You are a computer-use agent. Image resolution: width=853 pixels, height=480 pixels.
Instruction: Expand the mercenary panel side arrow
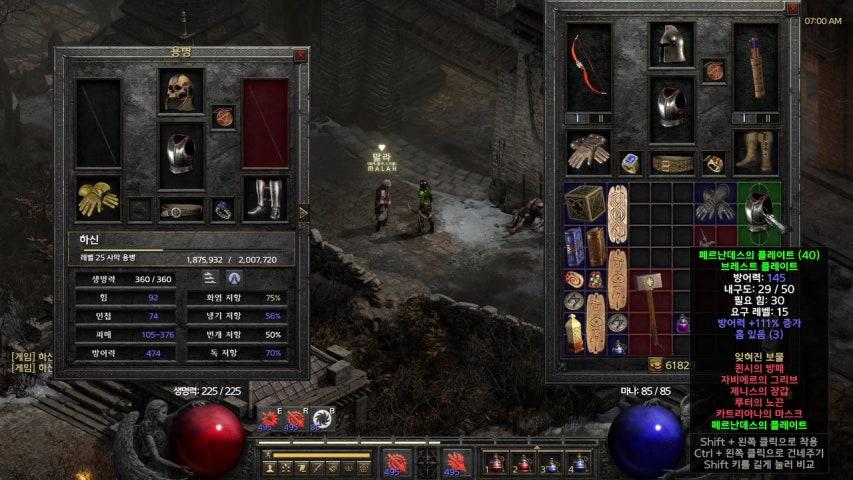click(x=303, y=212)
